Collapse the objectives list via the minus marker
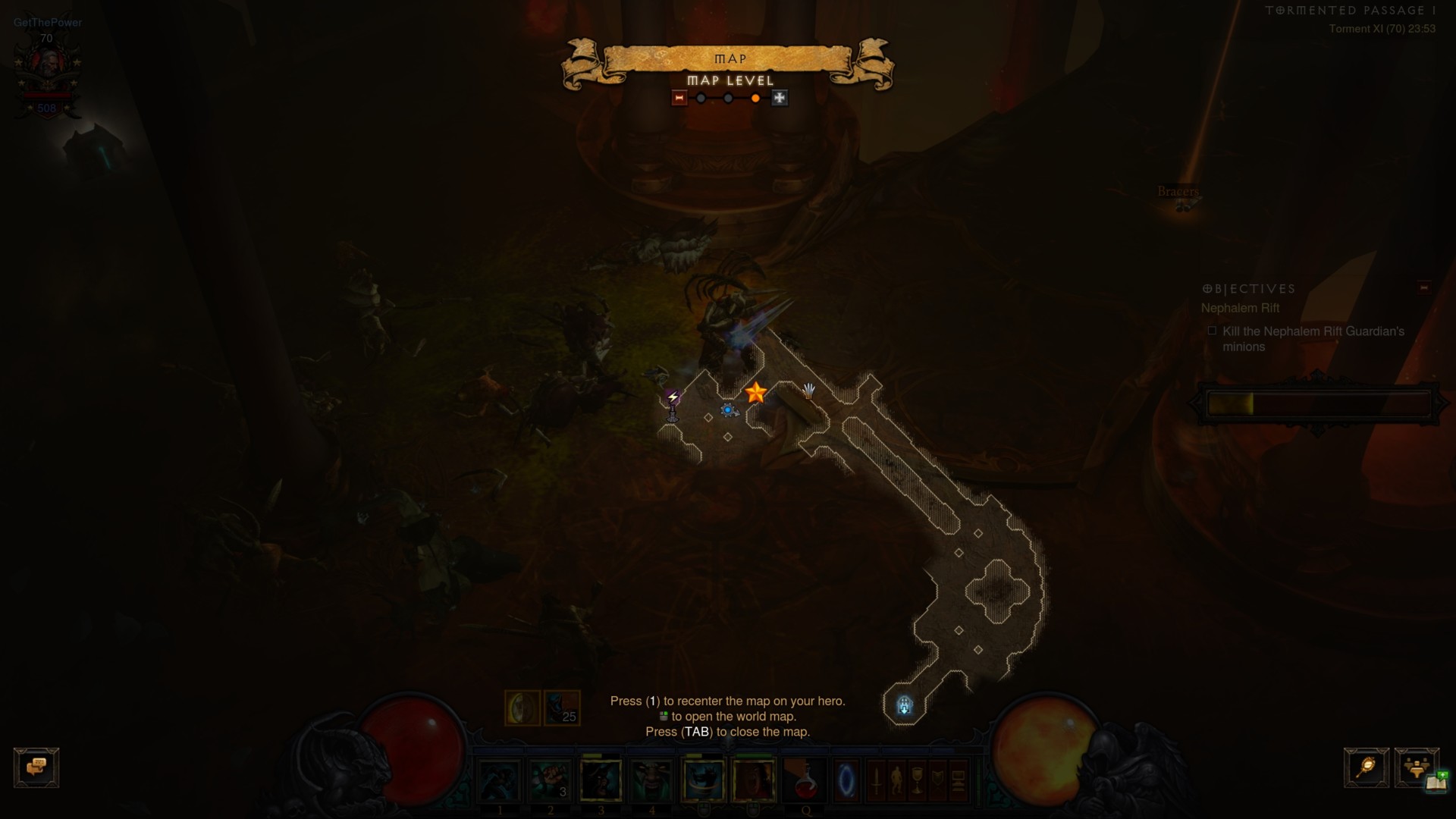 [1424, 287]
